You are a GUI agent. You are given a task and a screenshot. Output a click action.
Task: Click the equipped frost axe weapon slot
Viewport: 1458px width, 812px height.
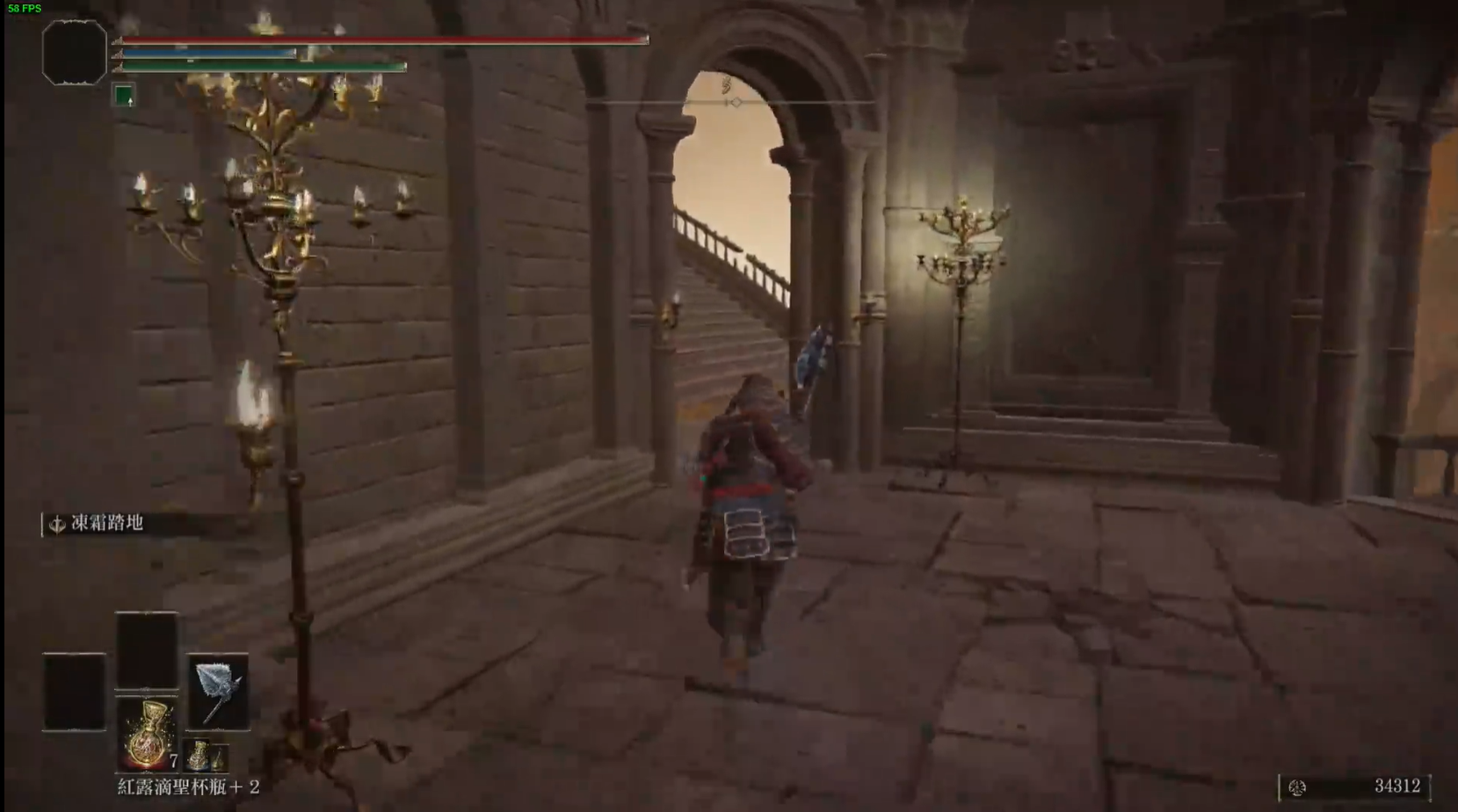click(218, 692)
